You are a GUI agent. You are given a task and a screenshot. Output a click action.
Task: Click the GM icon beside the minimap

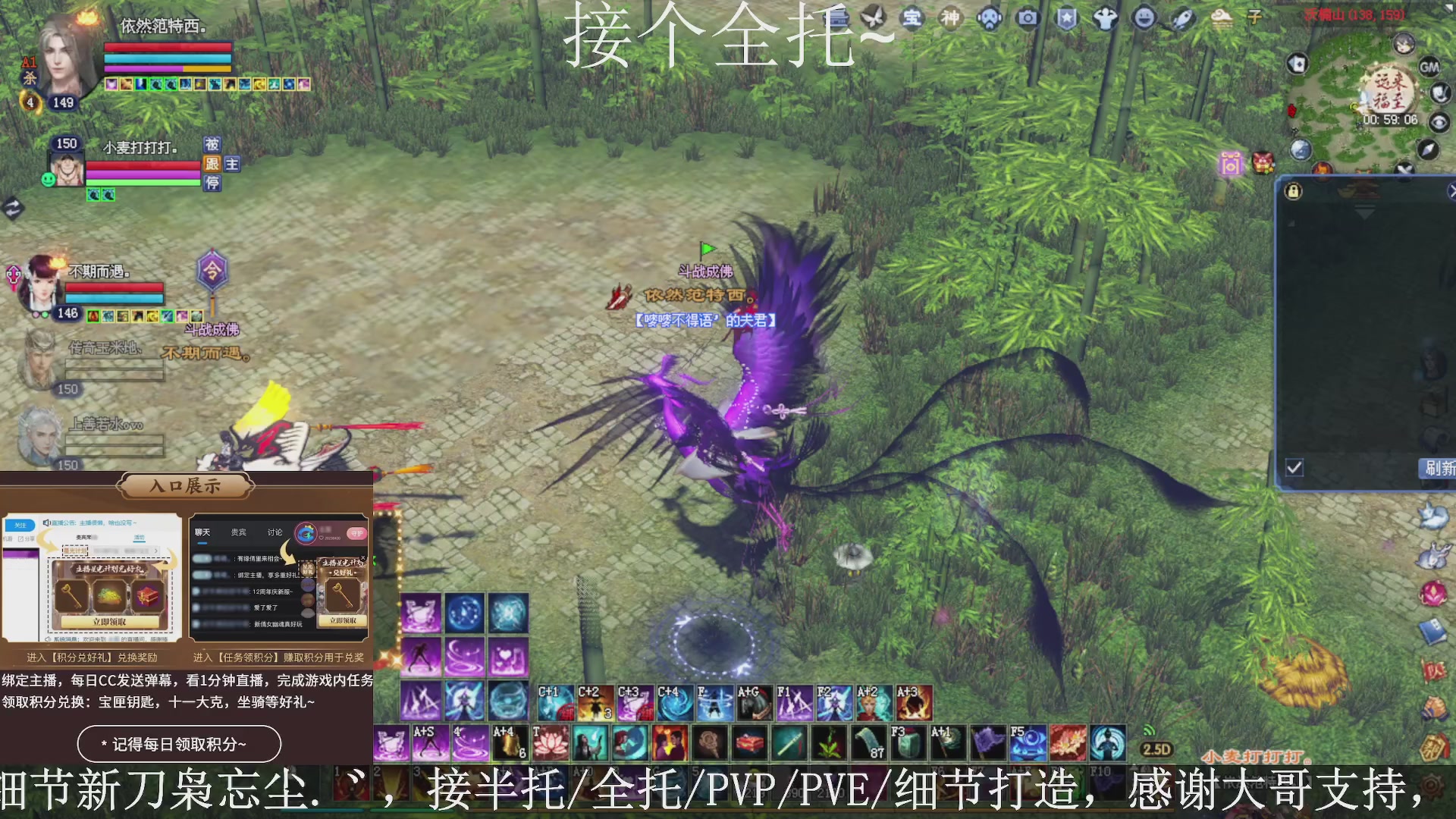coord(1430,67)
